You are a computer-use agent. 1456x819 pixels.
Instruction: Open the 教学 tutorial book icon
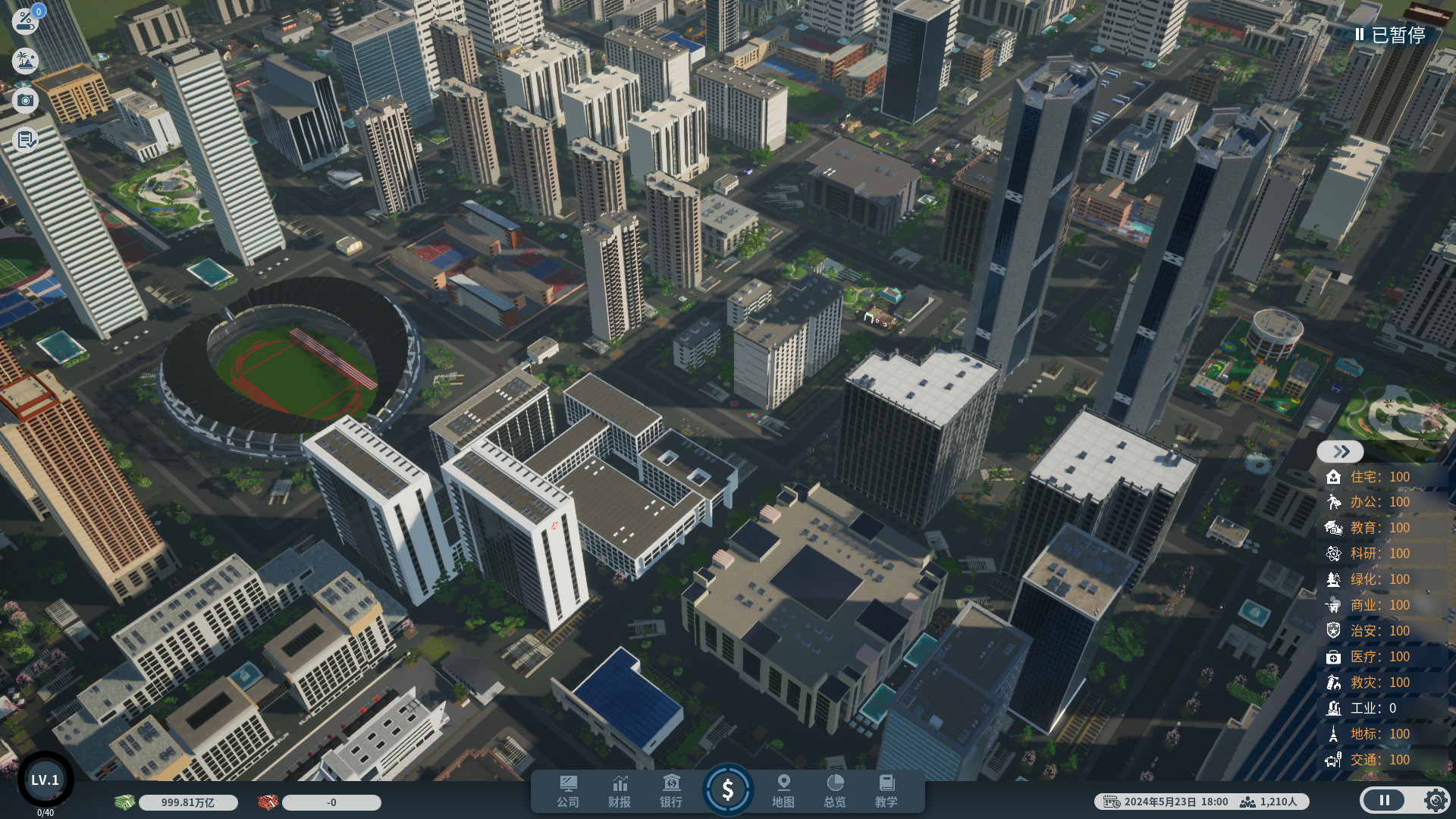click(886, 791)
